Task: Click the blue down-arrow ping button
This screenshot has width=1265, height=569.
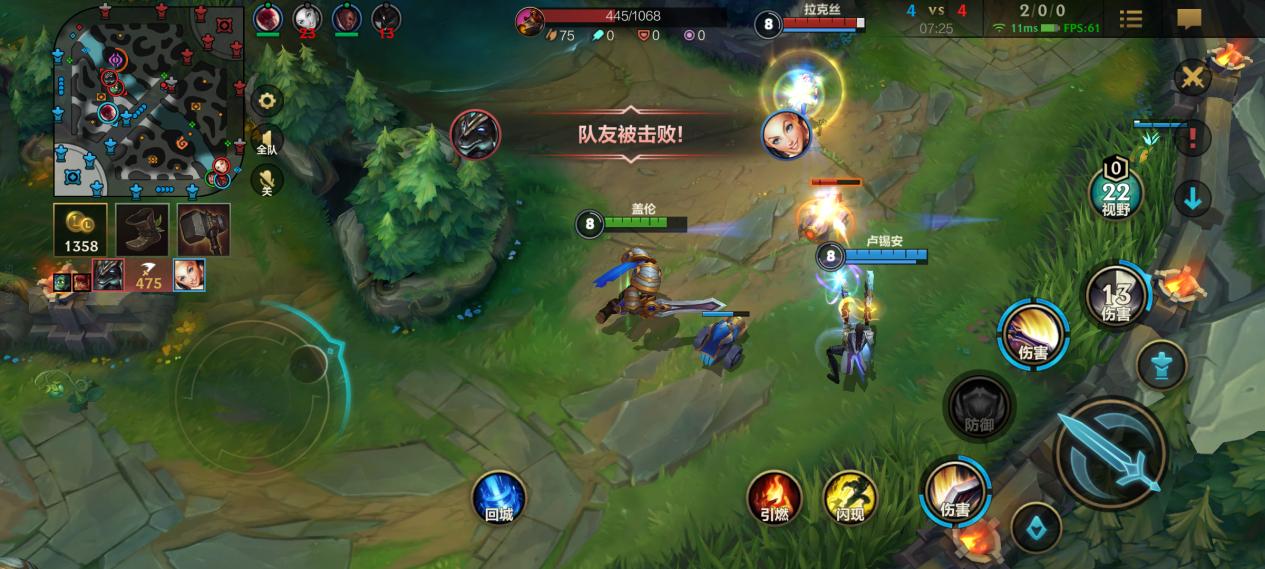Action: tap(1192, 199)
